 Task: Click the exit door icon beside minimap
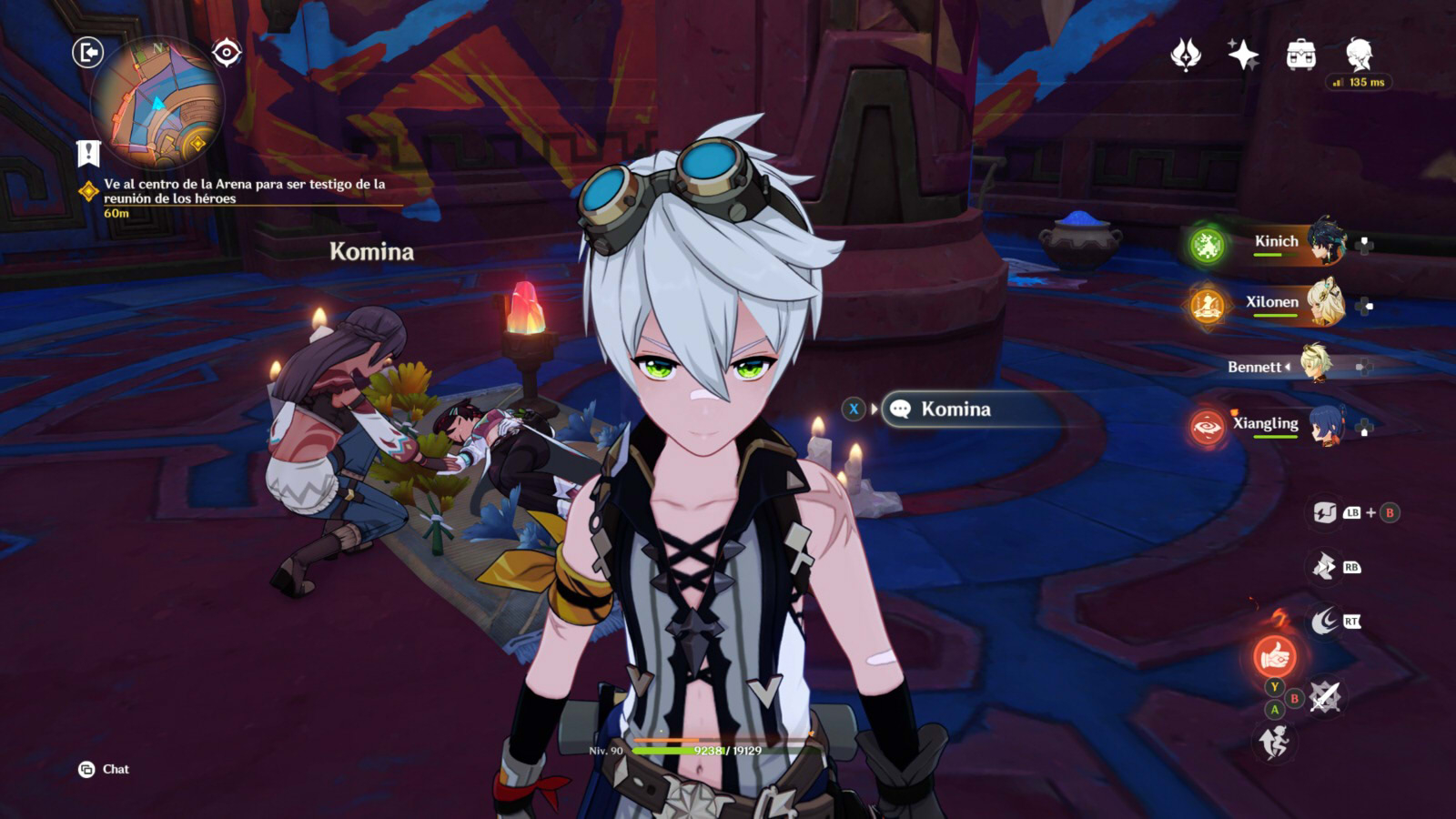coord(87,53)
